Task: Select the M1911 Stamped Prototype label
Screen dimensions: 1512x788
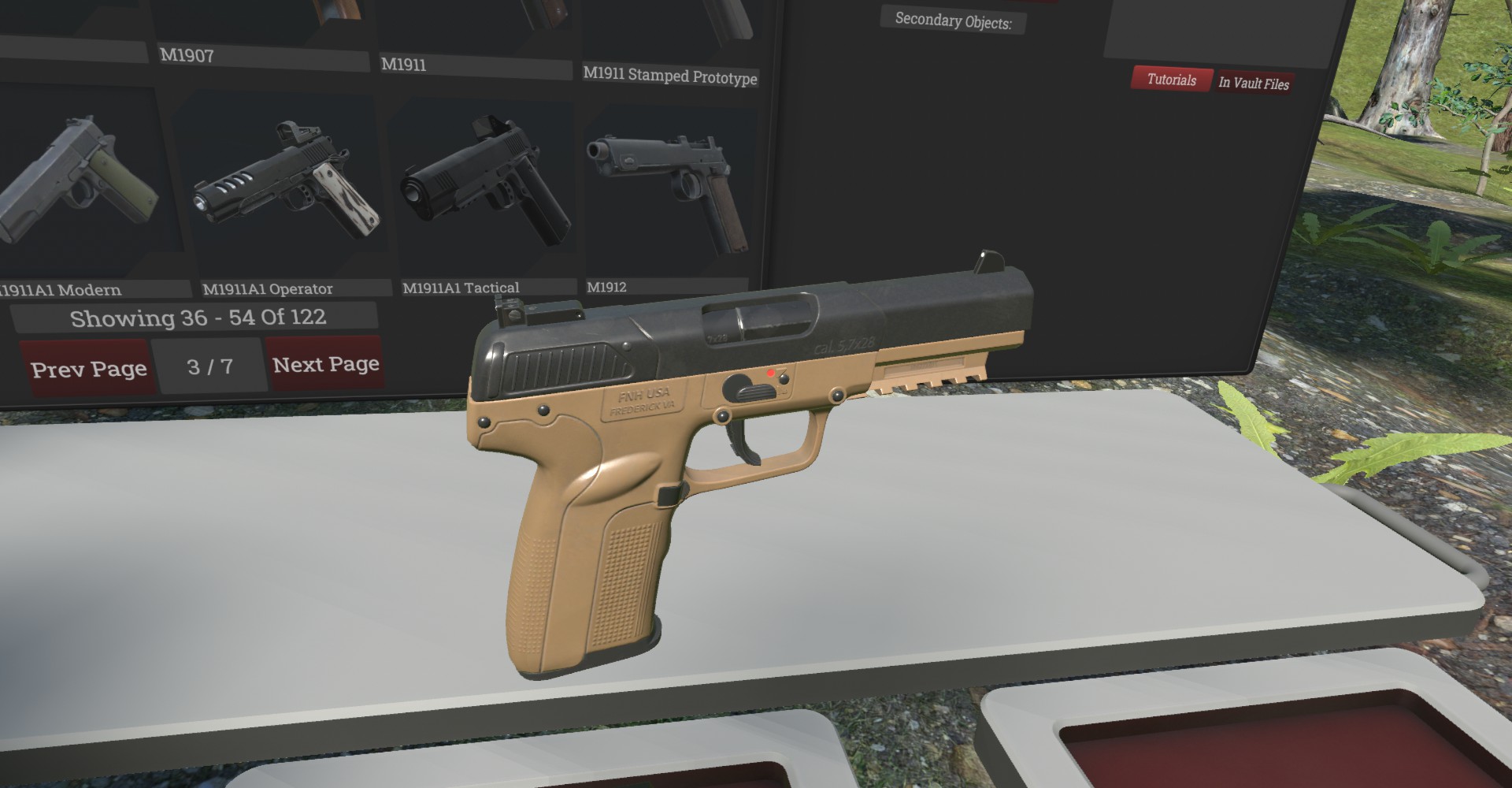Action: pyautogui.click(x=670, y=76)
